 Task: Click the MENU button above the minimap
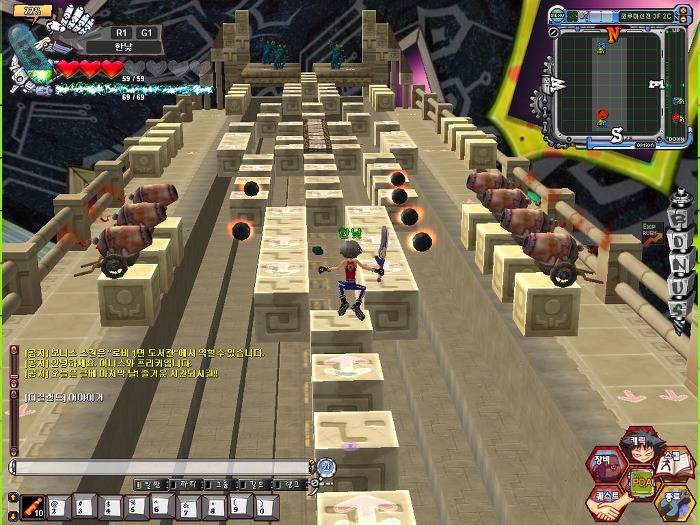[x=556, y=17]
